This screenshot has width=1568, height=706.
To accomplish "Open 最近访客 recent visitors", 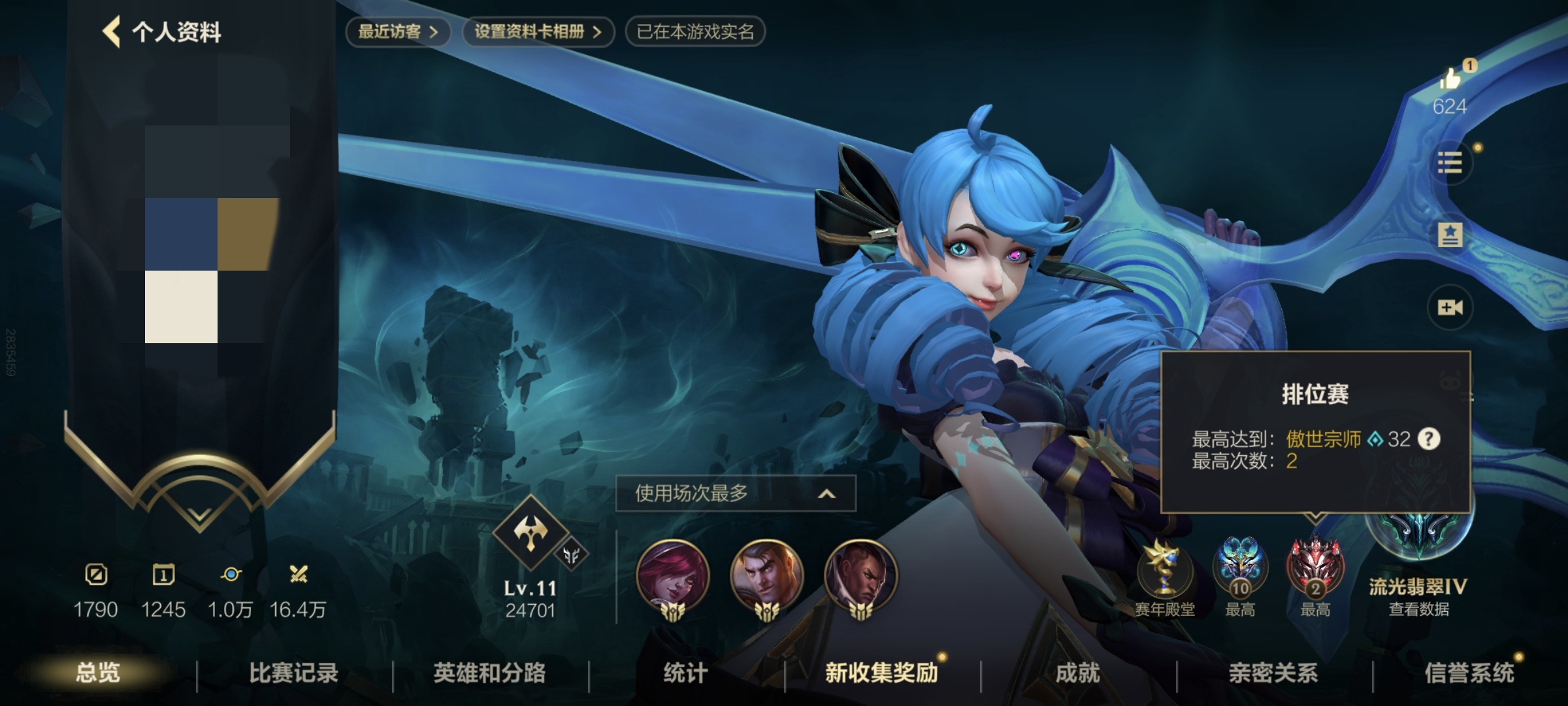I will (399, 29).
